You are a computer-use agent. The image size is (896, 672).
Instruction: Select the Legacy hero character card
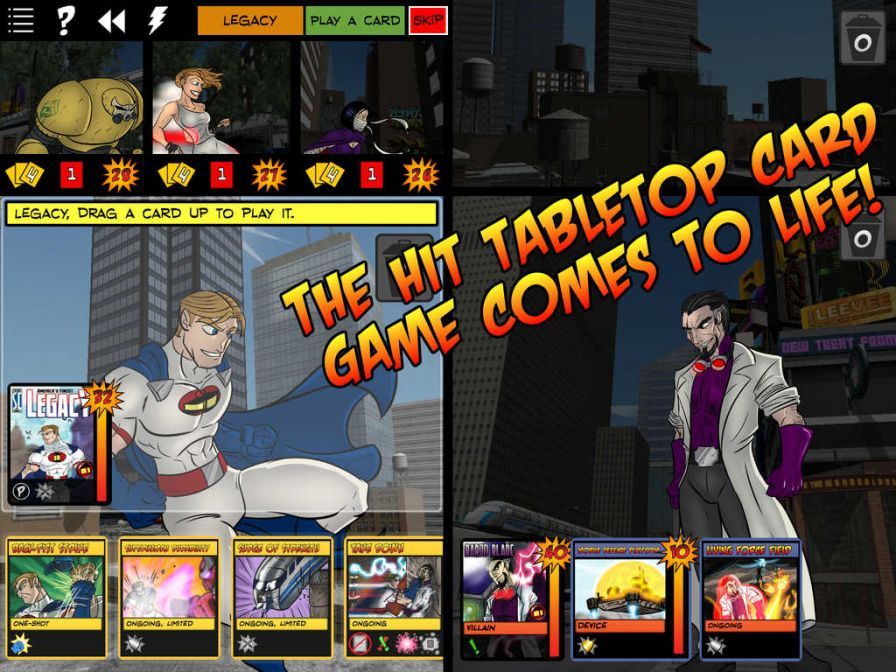click(x=54, y=444)
